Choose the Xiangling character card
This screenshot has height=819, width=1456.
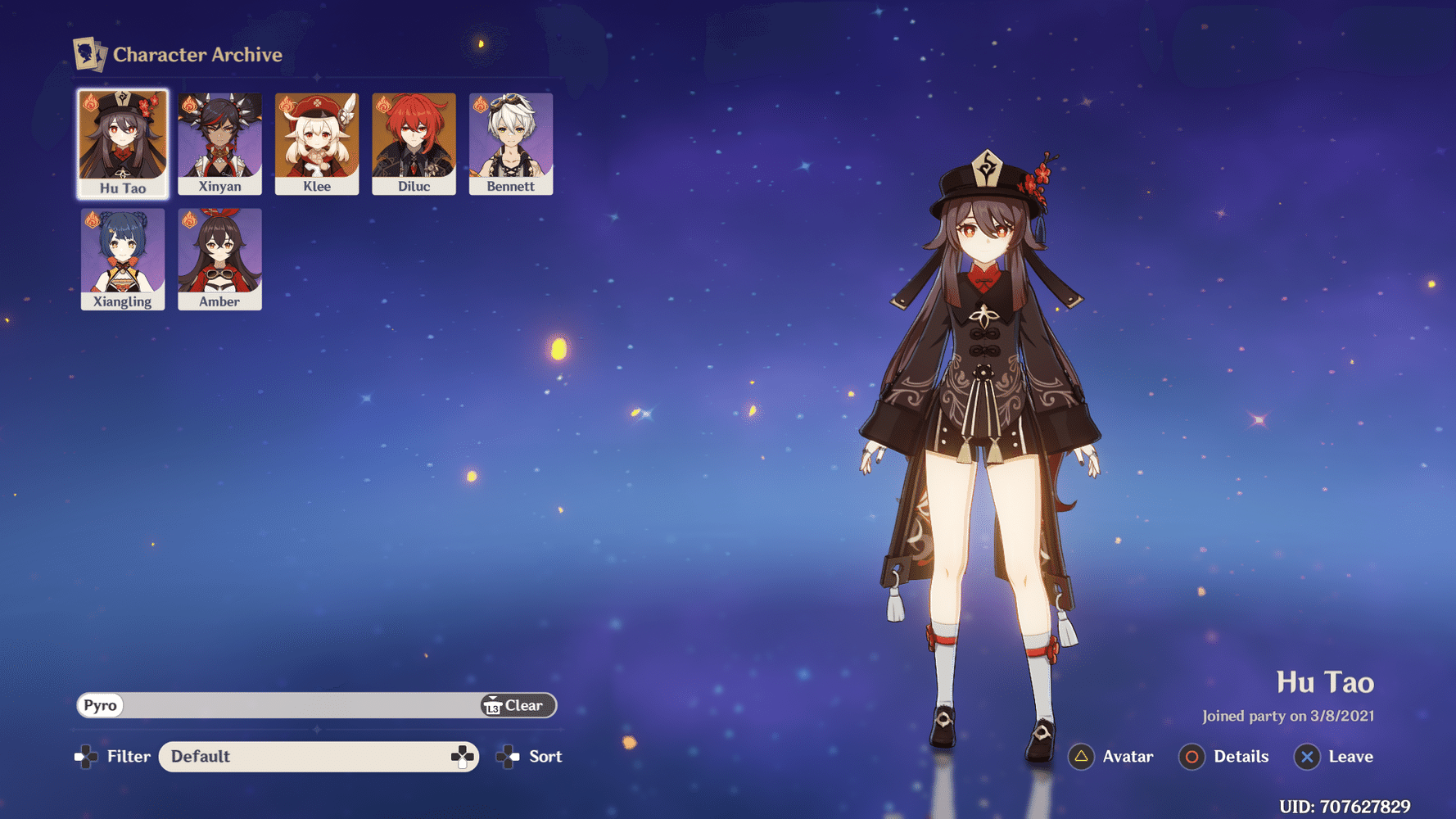[123, 259]
